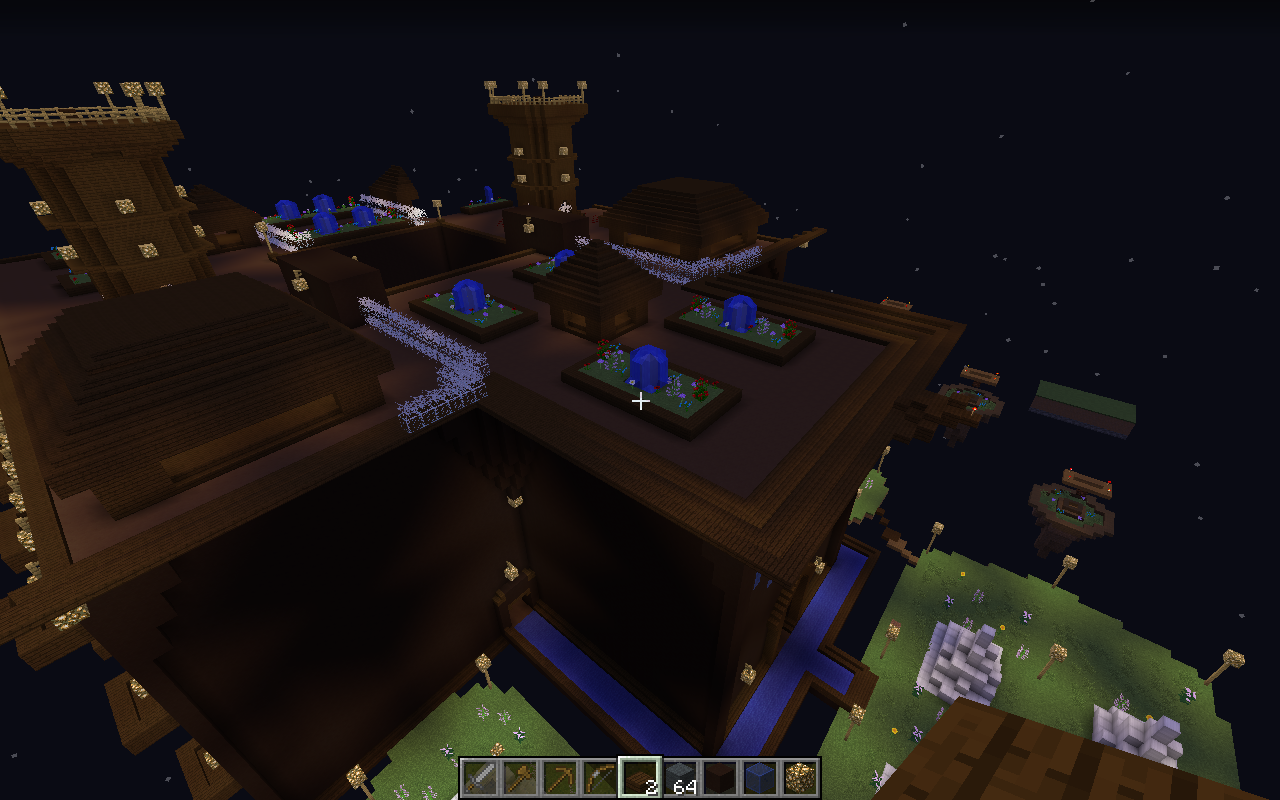Screen dimensions: 1280x800
Task: Select the iron sword hotbar slot
Action: 480,777
